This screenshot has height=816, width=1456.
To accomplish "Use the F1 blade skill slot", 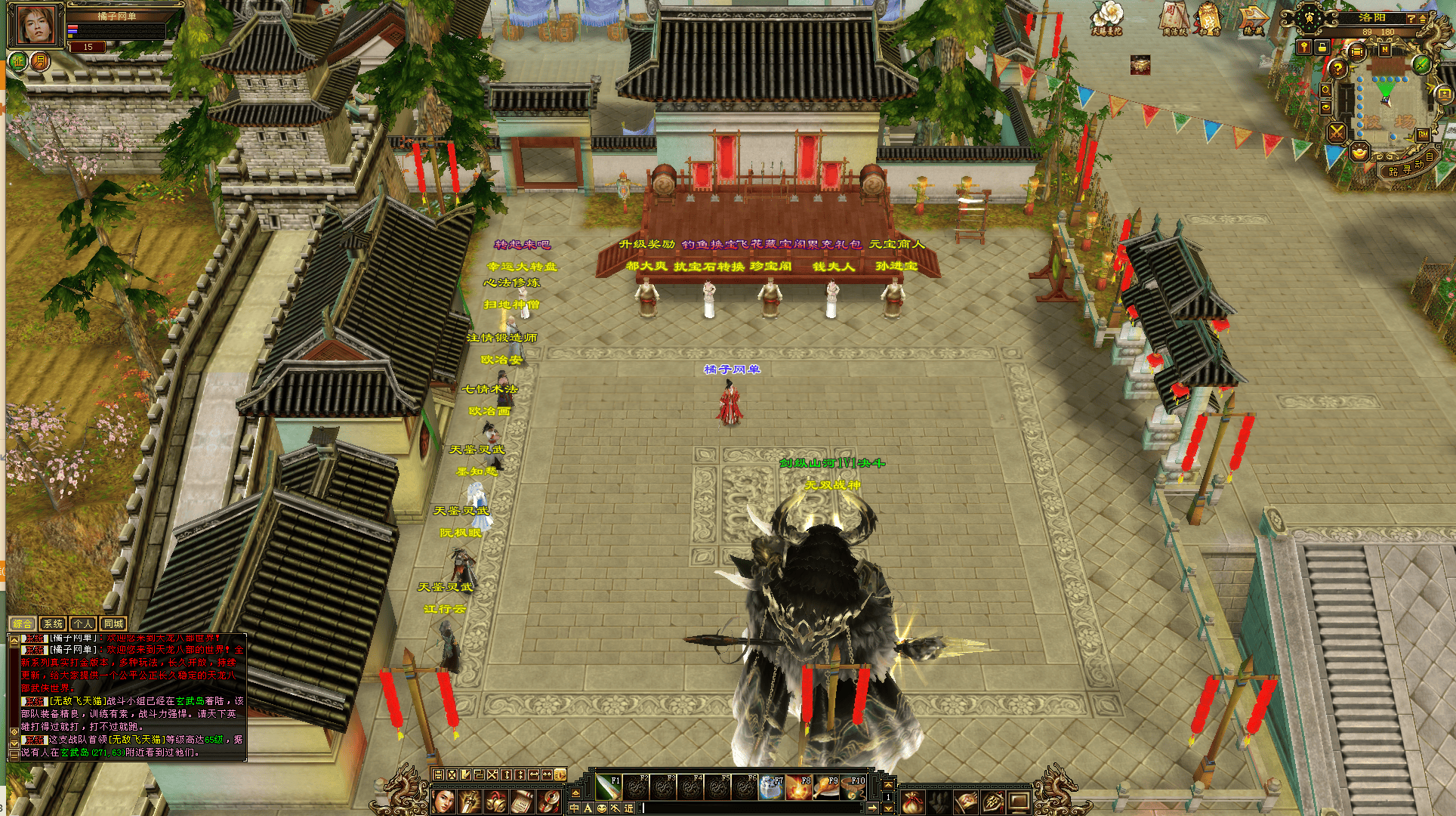I will point(609,788).
